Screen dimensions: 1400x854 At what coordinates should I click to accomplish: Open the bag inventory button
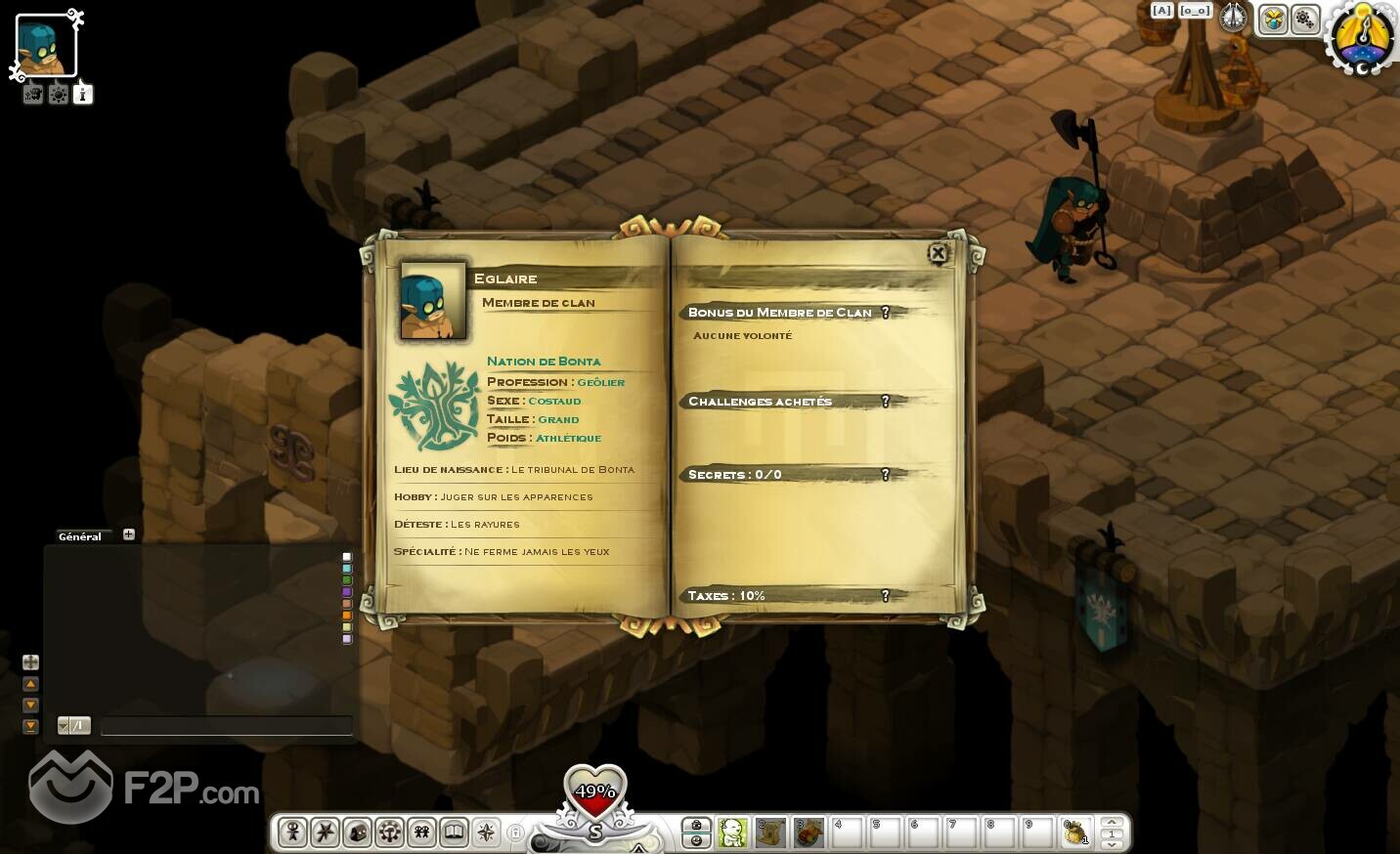[357, 833]
